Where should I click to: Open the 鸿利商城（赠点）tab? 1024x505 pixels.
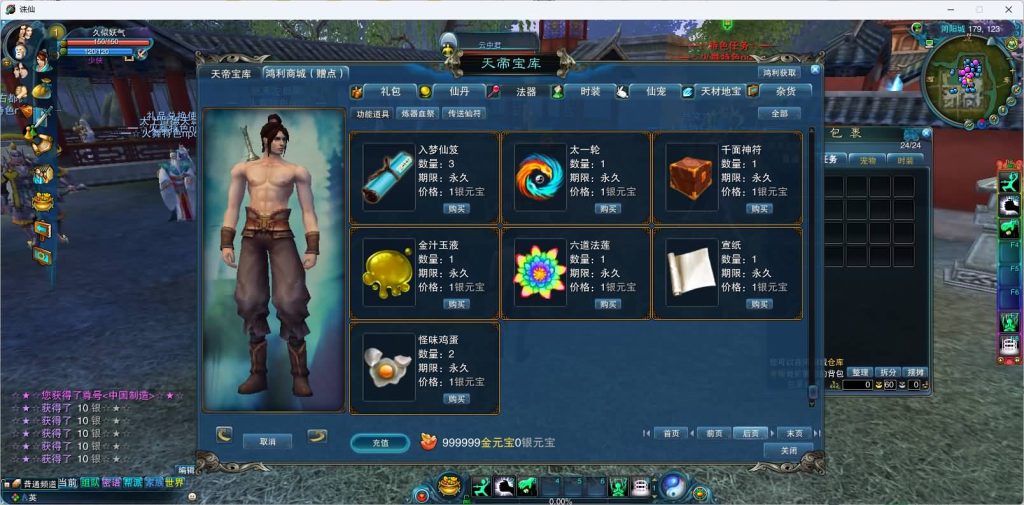[x=305, y=74]
